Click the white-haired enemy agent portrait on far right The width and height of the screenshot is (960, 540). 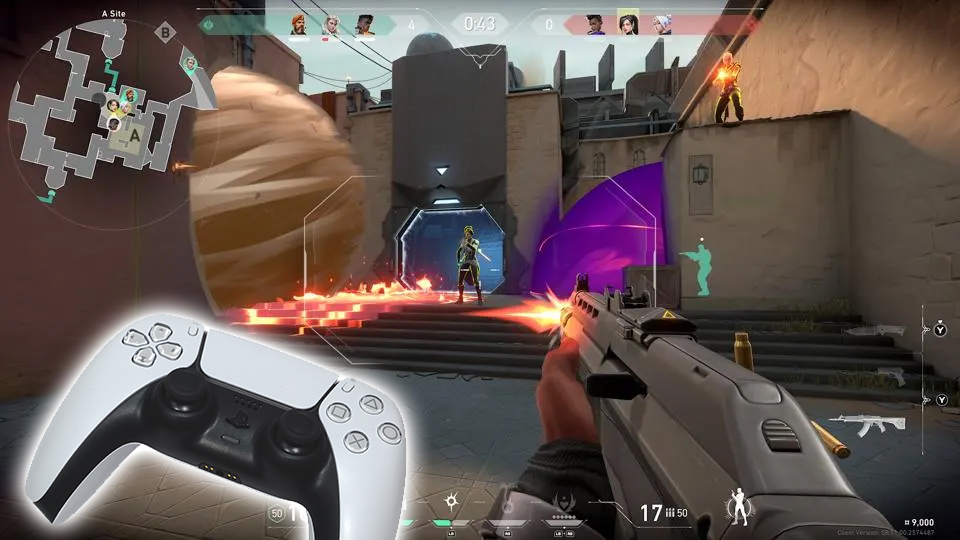pyautogui.click(x=661, y=24)
